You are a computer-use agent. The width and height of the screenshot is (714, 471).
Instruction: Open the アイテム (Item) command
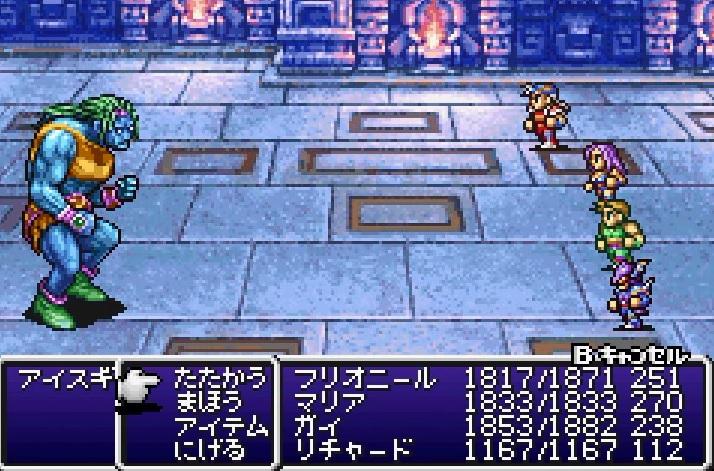pyautogui.click(x=220, y=426)
